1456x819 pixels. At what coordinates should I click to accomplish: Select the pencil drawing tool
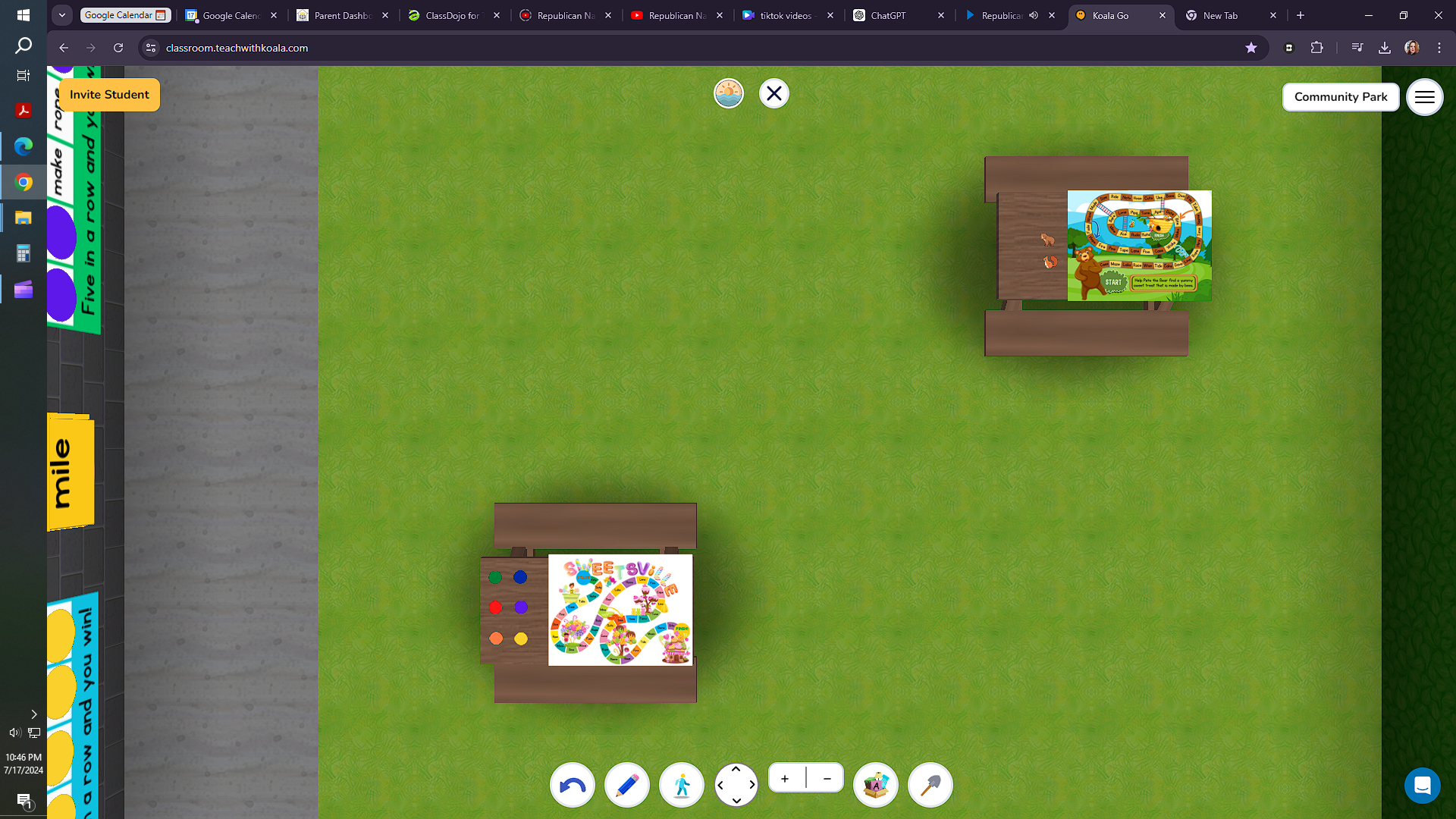tap(626, 785)
